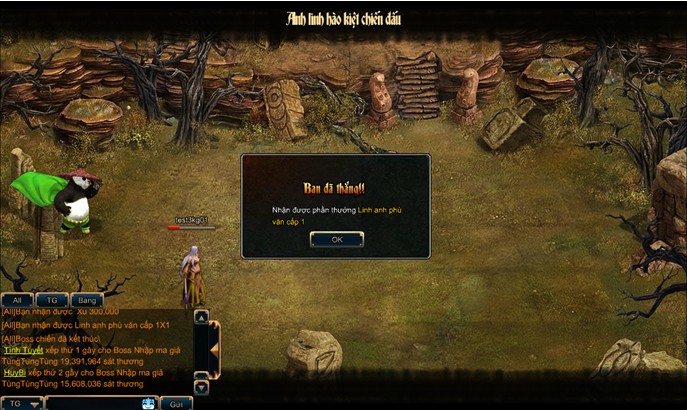Confirm the victory dialog with OK
Screen dimensions: 687x410
[336, 239]
